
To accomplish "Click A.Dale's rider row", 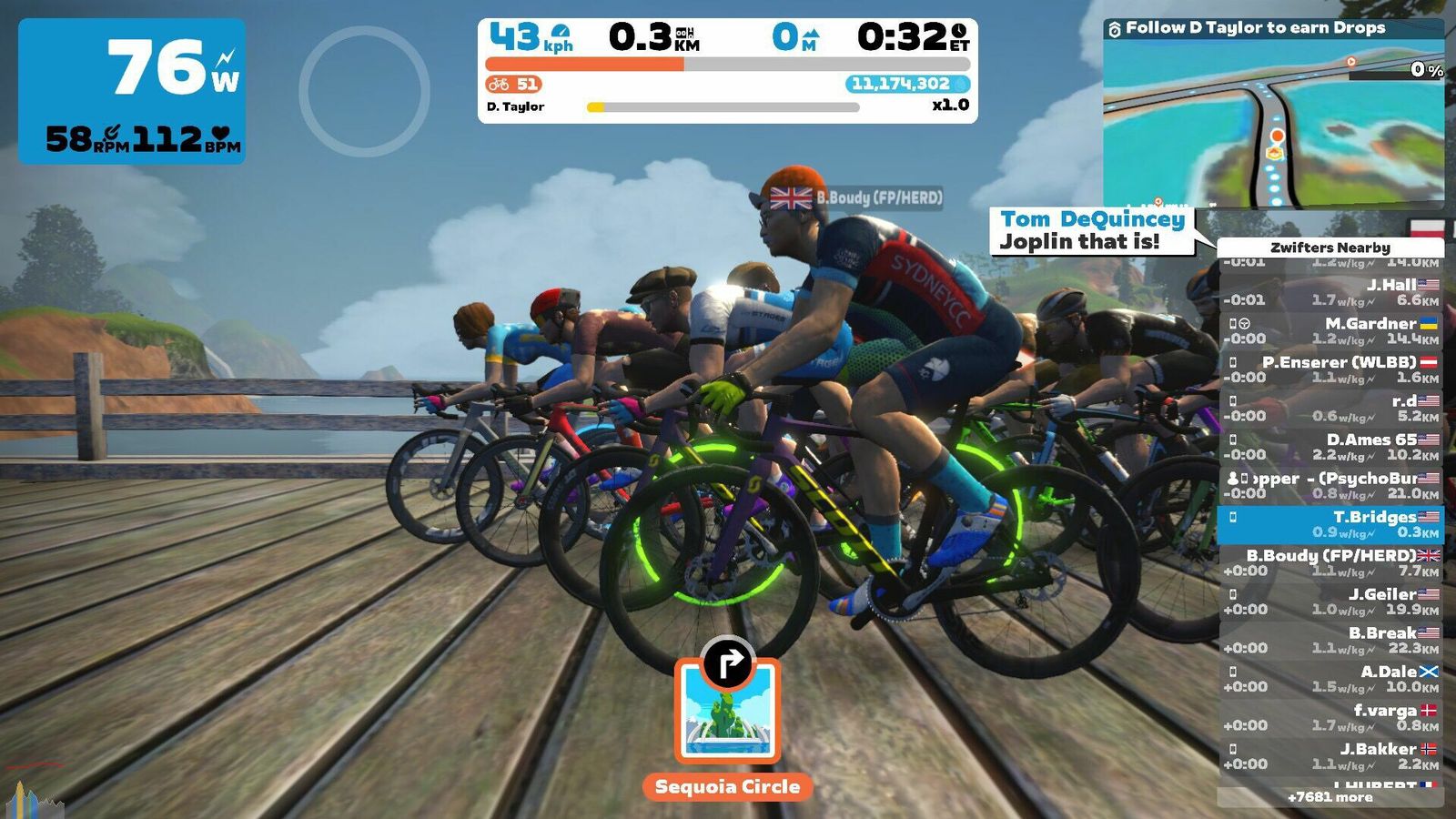I will click(1330, 679).
